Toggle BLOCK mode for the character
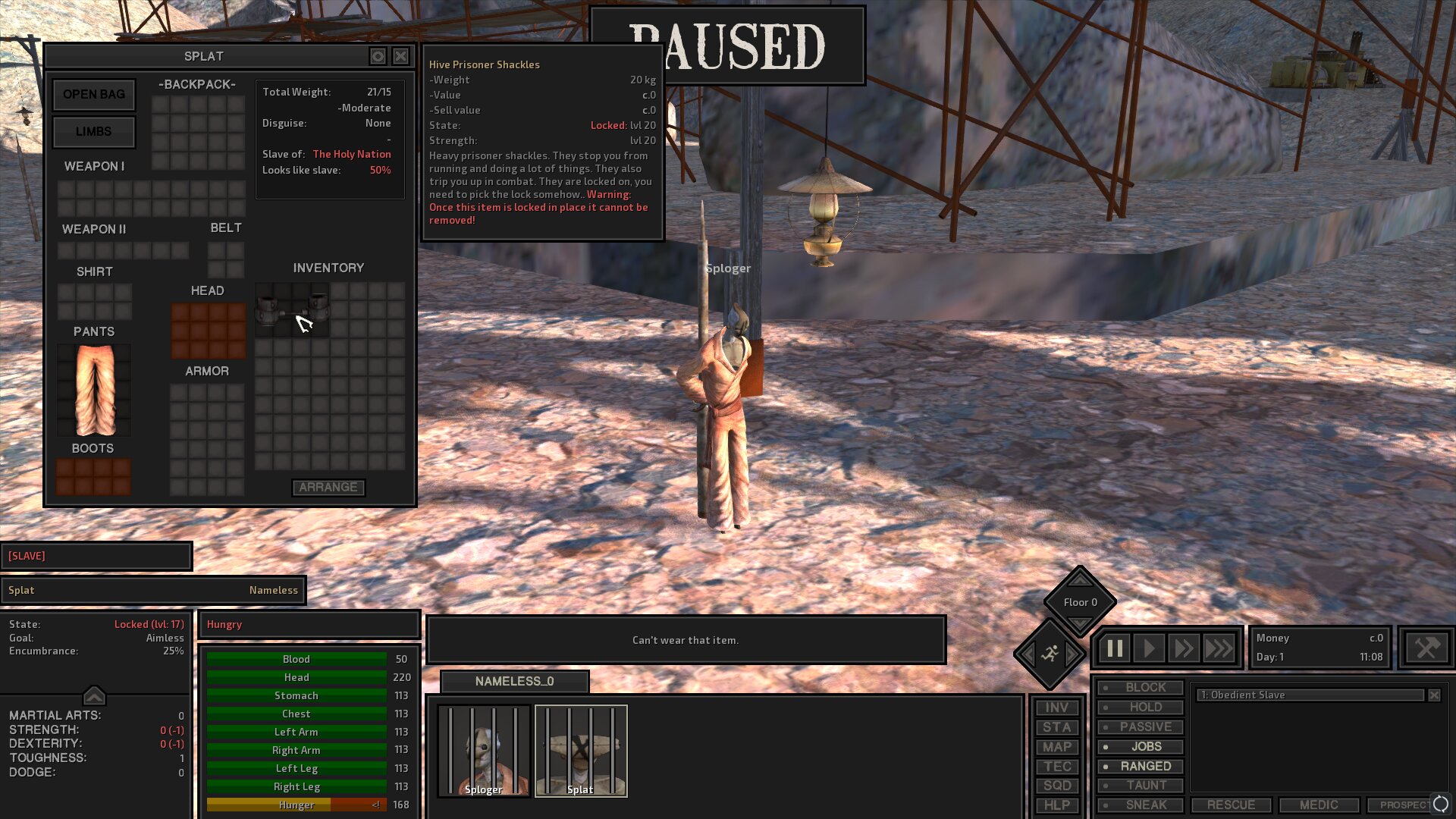Viewport: 1456px width, 819px height. [1141, 687]
